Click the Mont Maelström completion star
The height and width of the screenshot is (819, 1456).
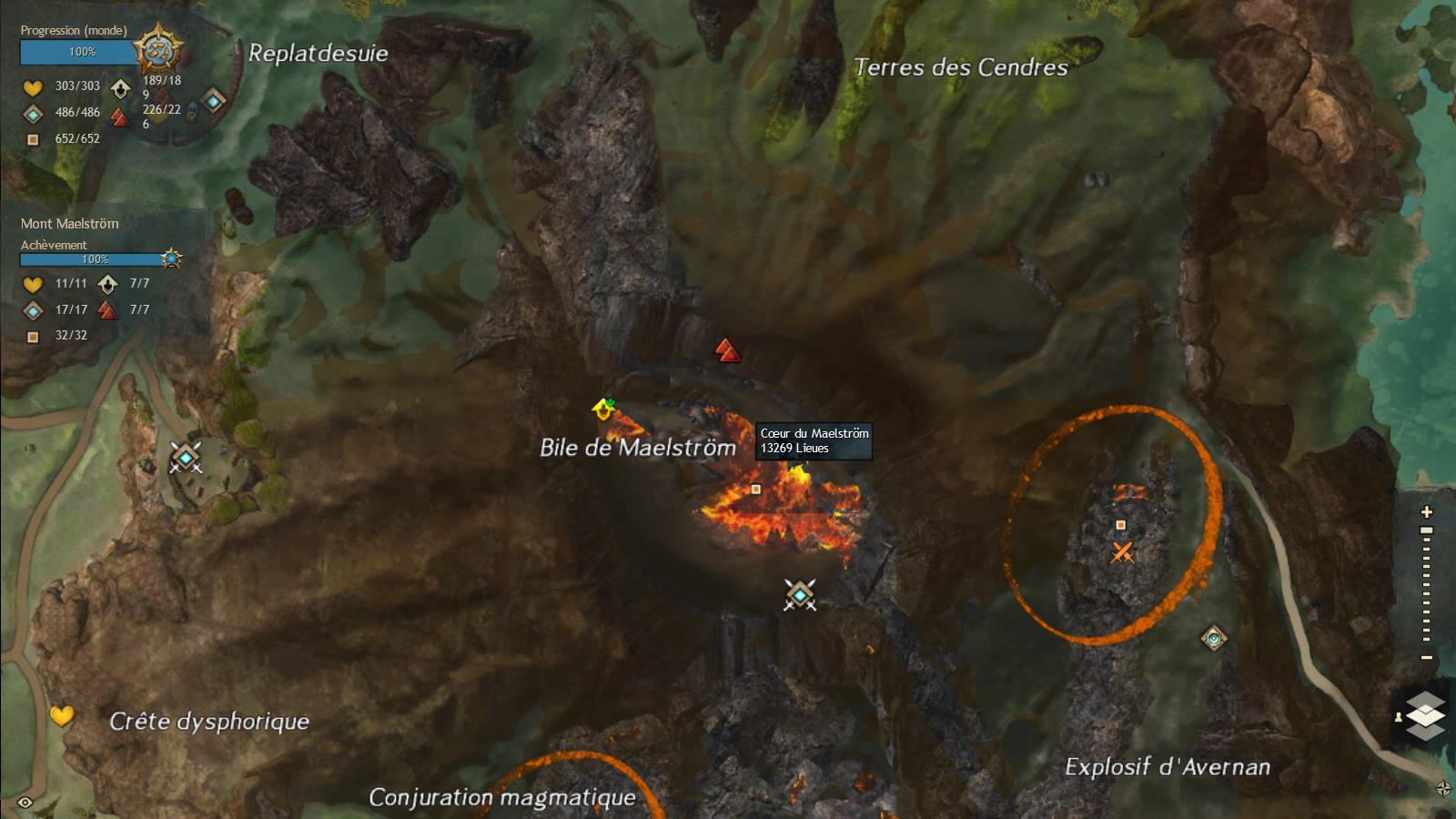[x=171, y=259]
